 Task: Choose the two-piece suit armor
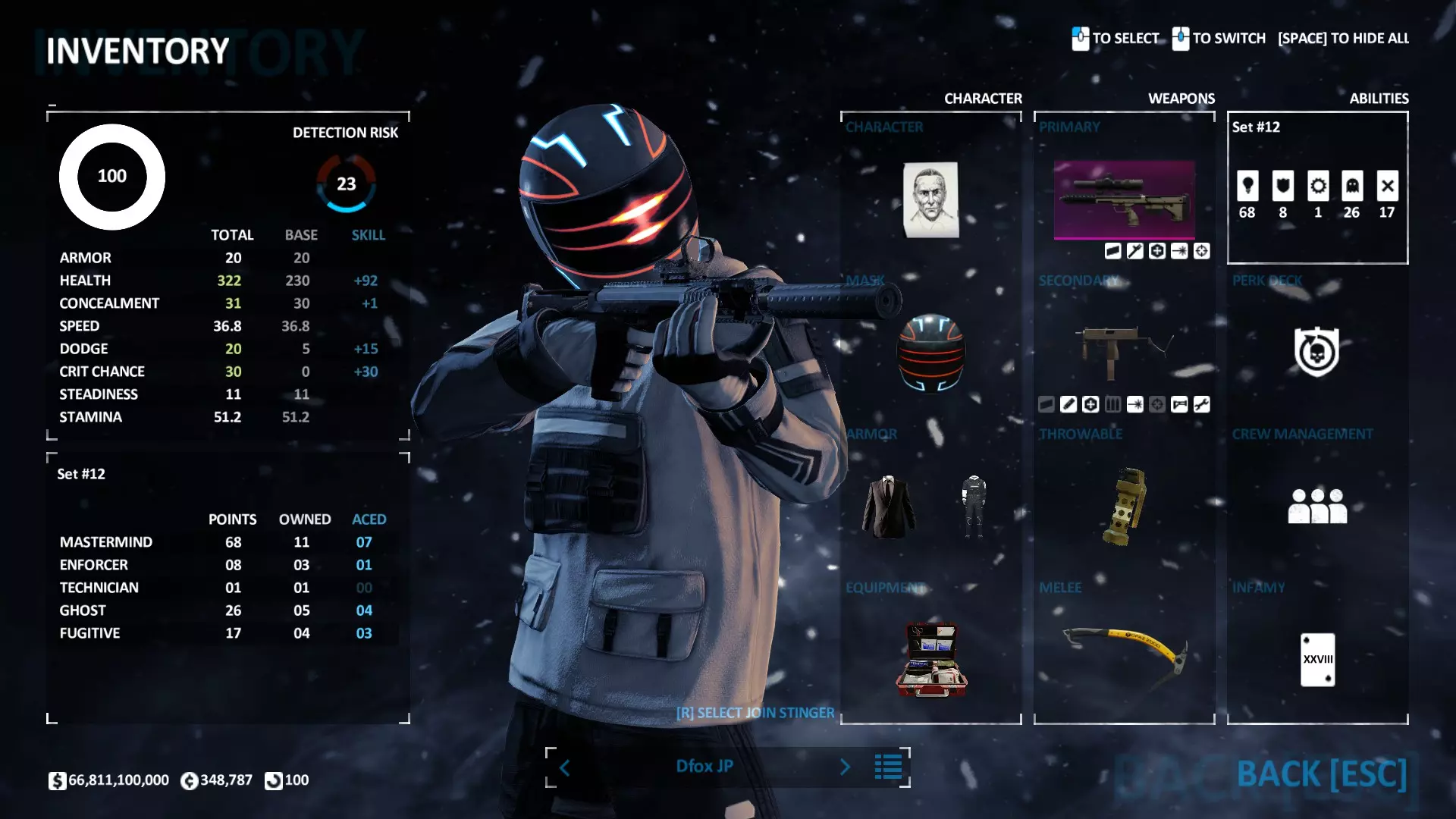[889, 507]
